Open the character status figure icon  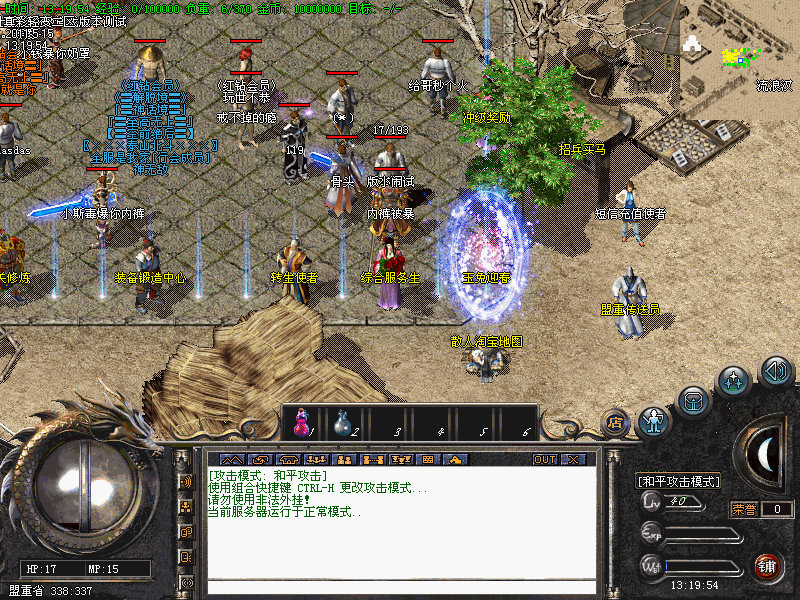pyautogui.click(x=654, y=421)
